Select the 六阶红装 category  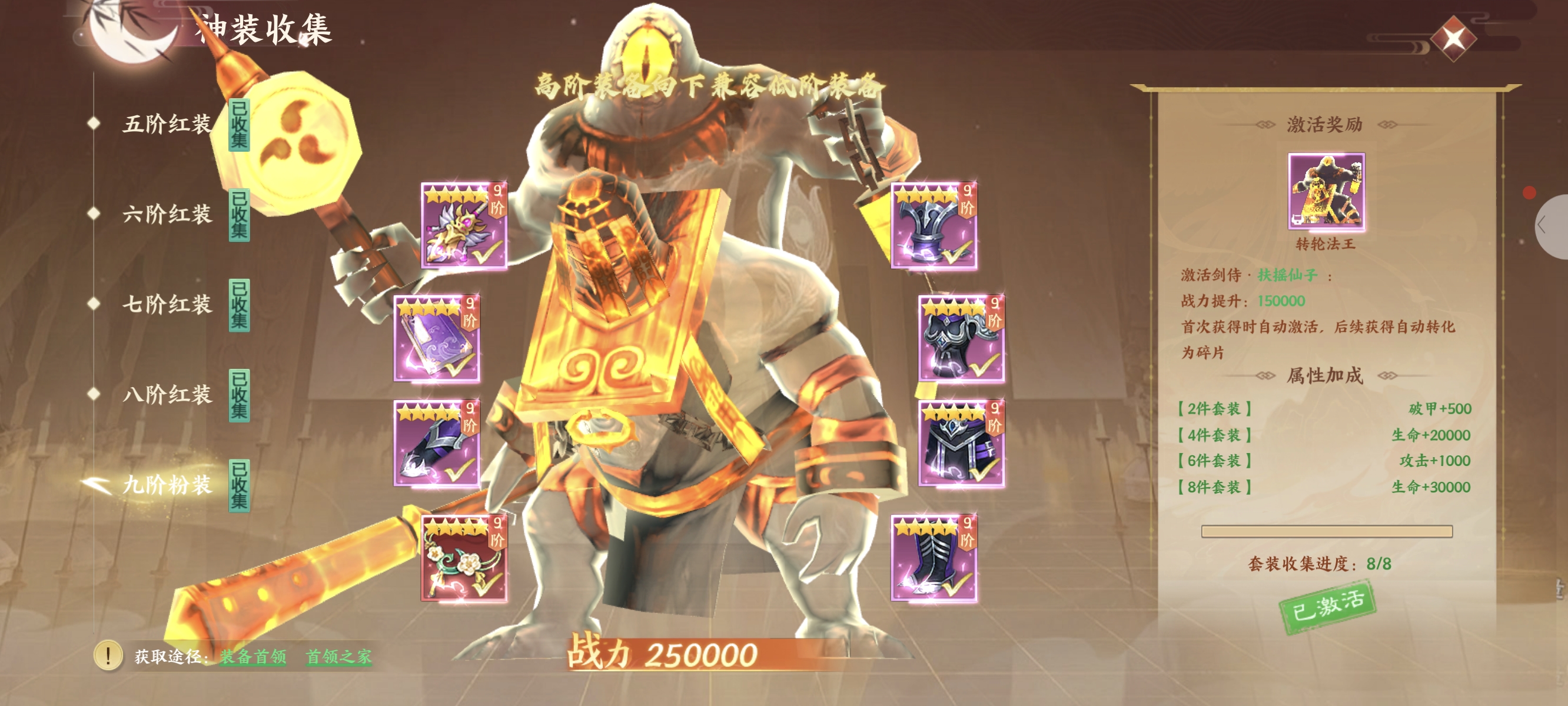click(167, 214)
